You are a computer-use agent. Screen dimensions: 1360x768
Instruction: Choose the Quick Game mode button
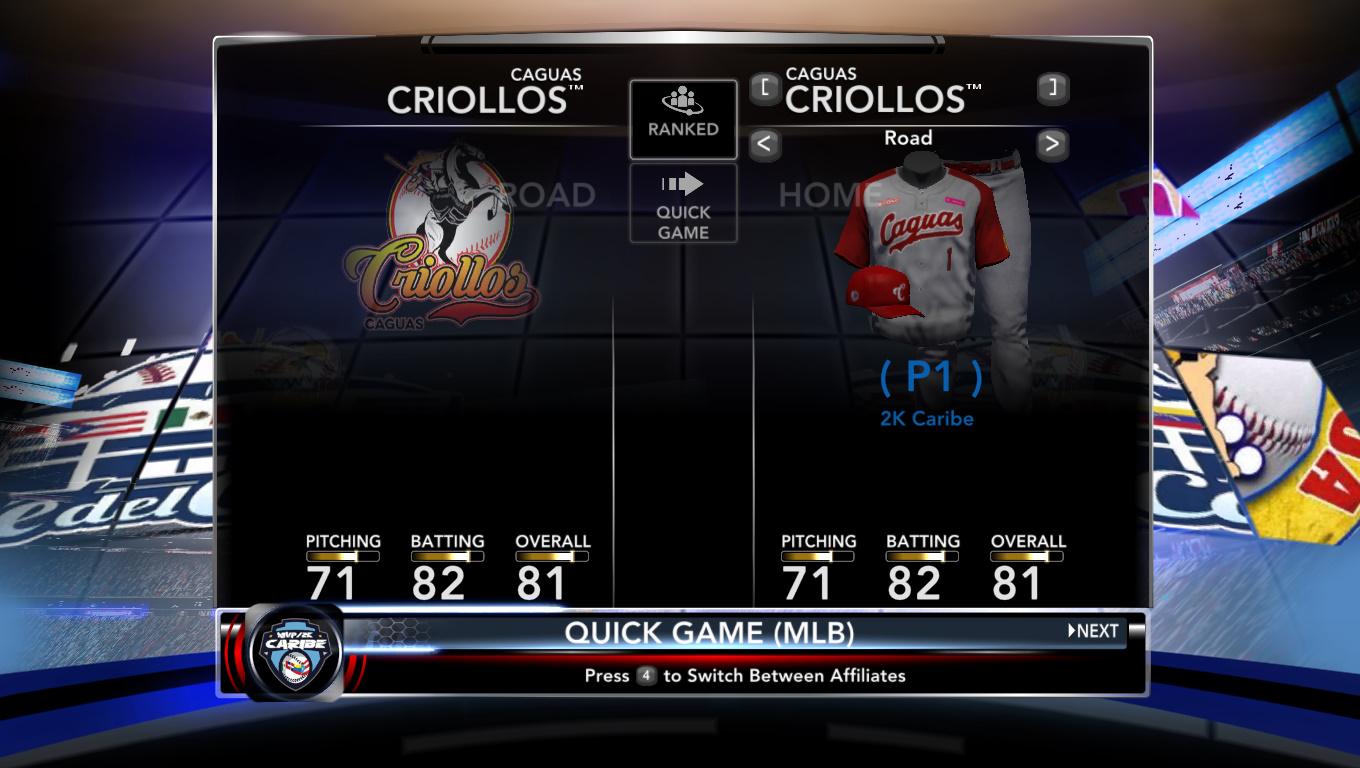(683, 204)
